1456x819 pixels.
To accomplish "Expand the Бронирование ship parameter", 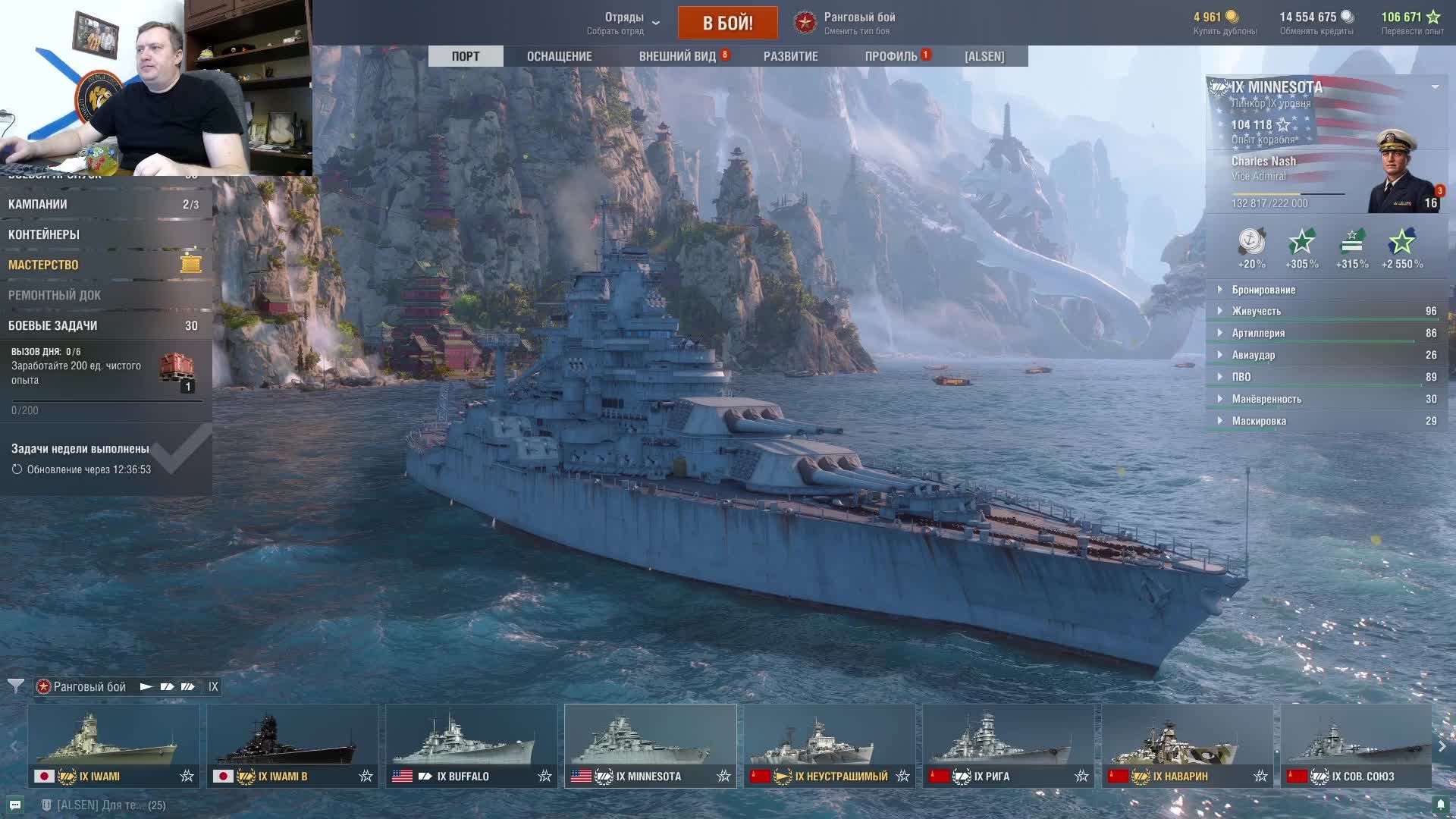I will 1263,290.
